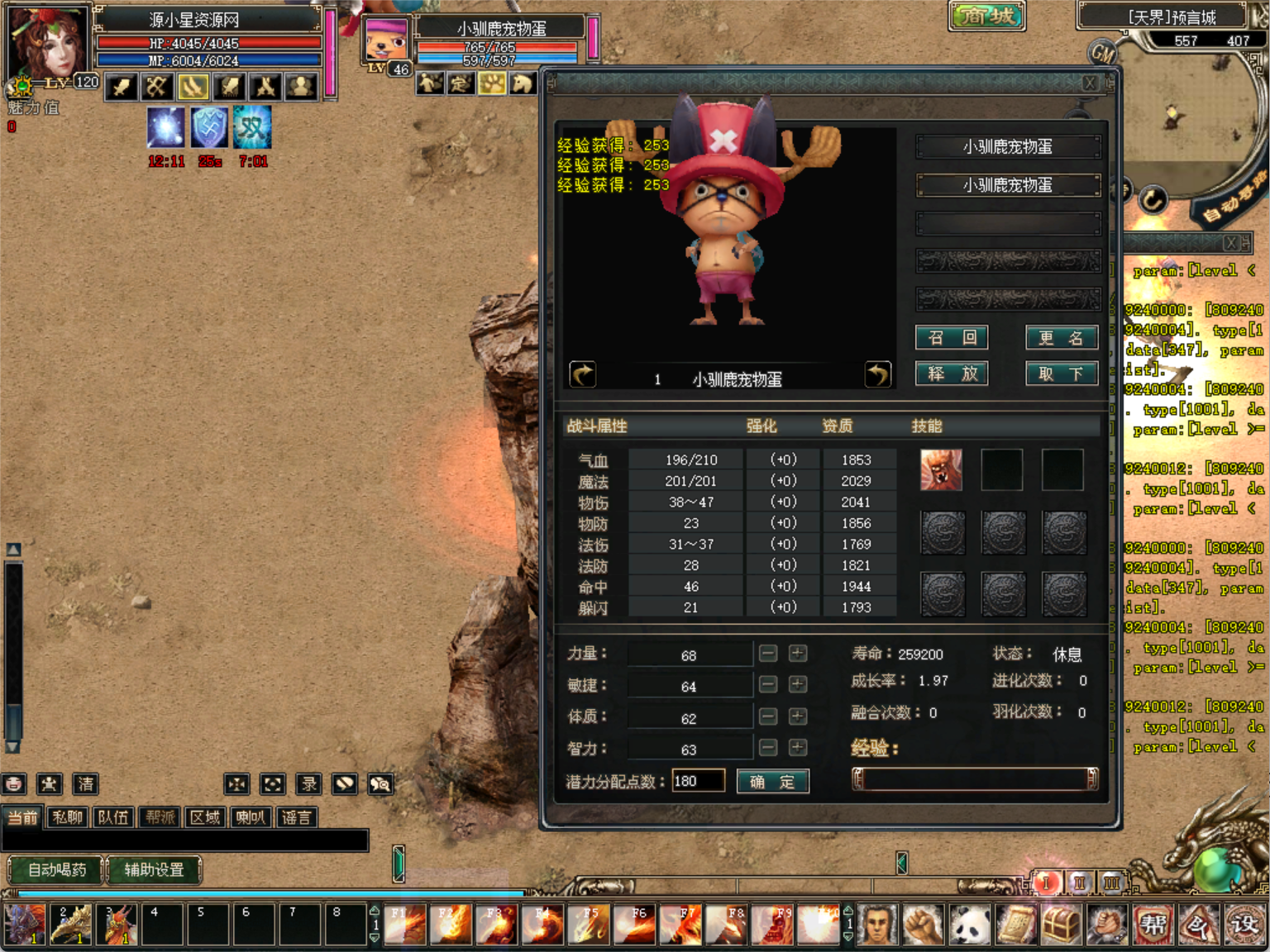Open the panda pet menu icon
Screen dimensions: 1270x952
point(970,925)
